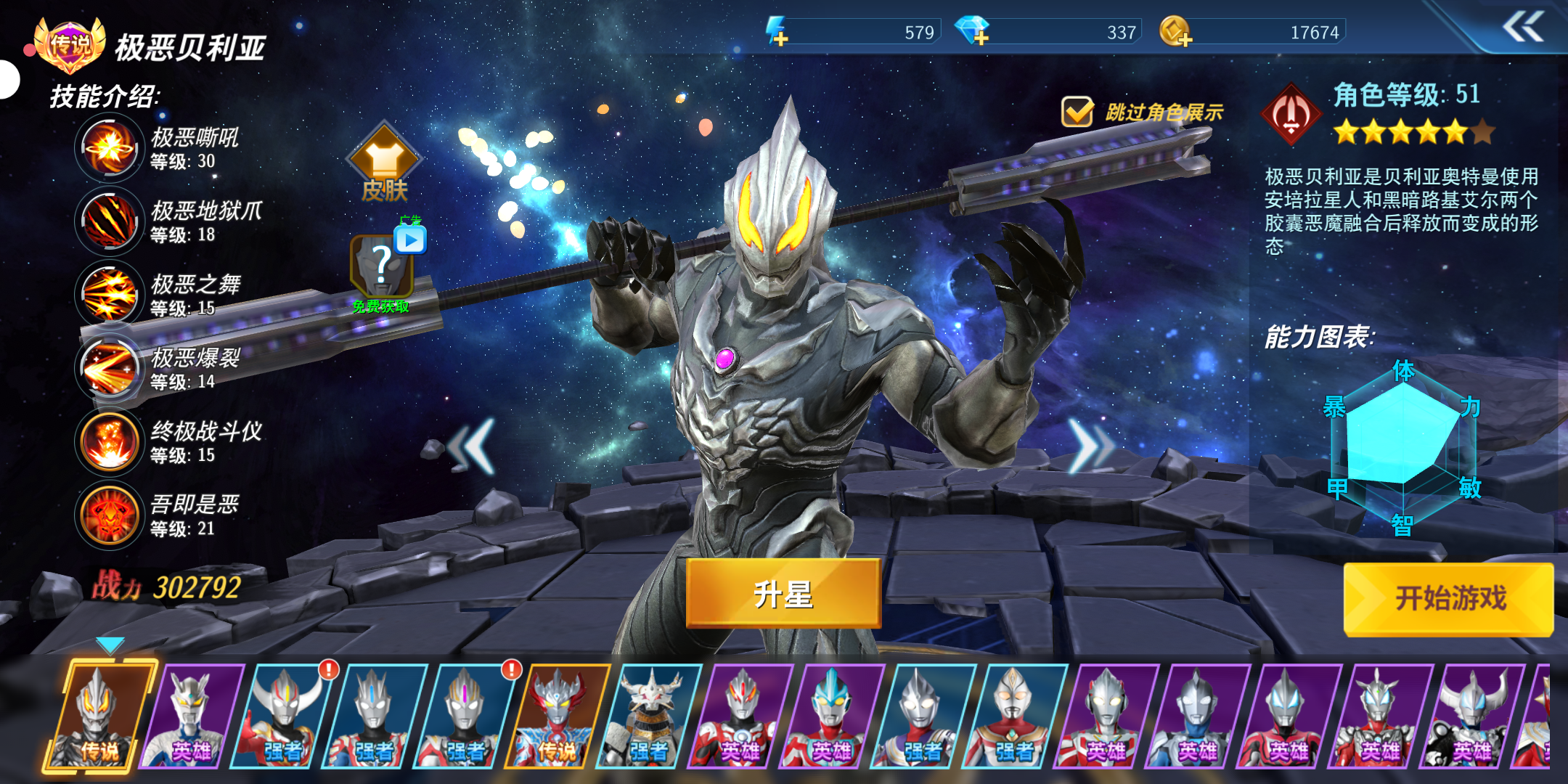The height and width of the screenshot is (784, 1568).
Task: Claim the 免费获取 free ad reward
Action: 383,269
